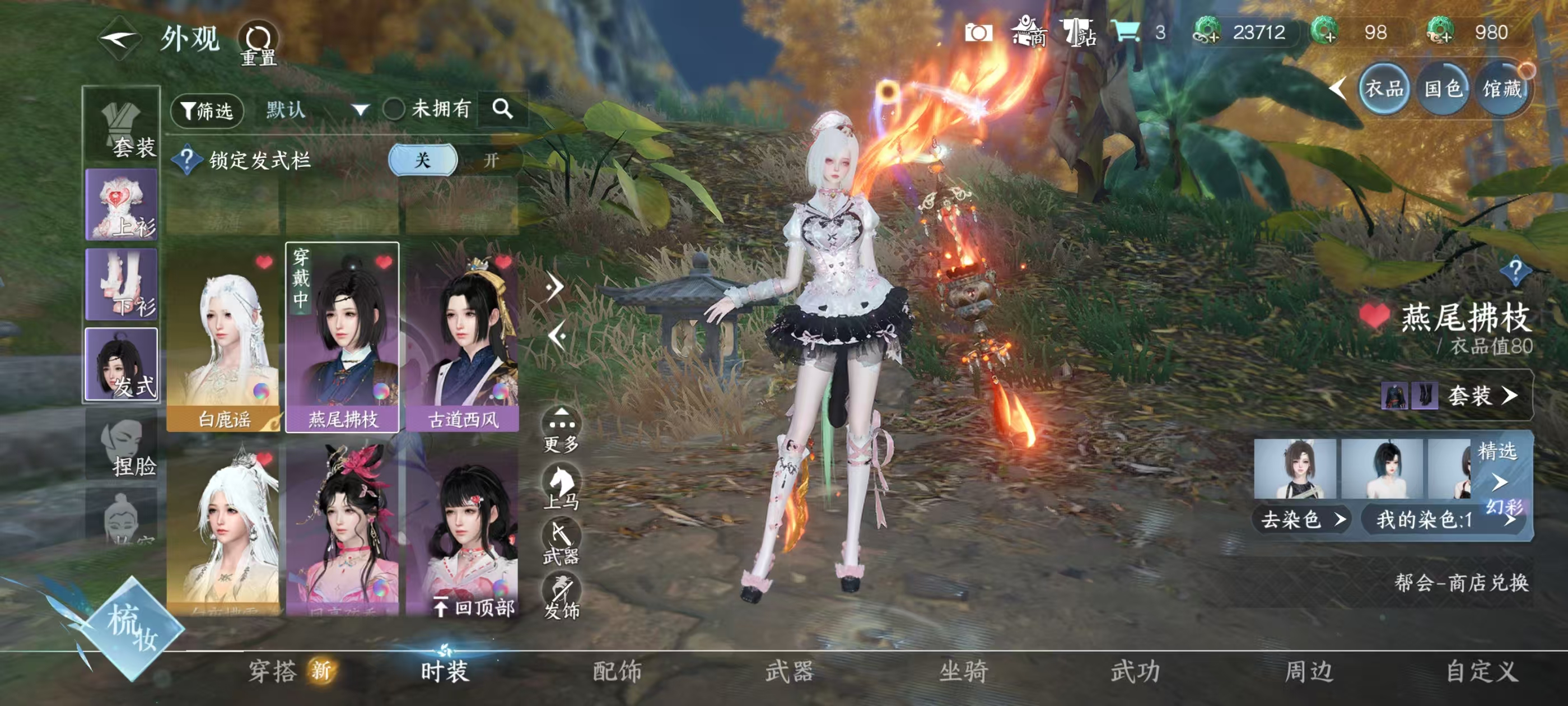1568x706 pixels.
Task: Select the 套装 outfit category
Action: (x=122, y=127)
